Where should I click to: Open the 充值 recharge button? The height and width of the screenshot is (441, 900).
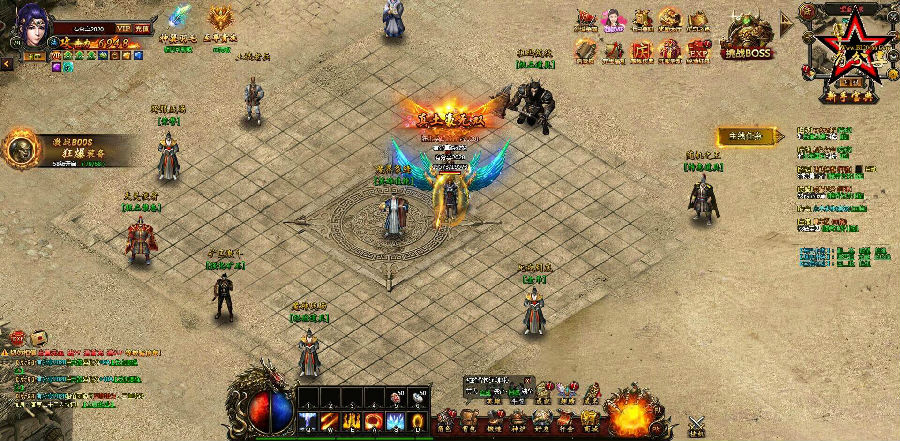tap(141, 28)
